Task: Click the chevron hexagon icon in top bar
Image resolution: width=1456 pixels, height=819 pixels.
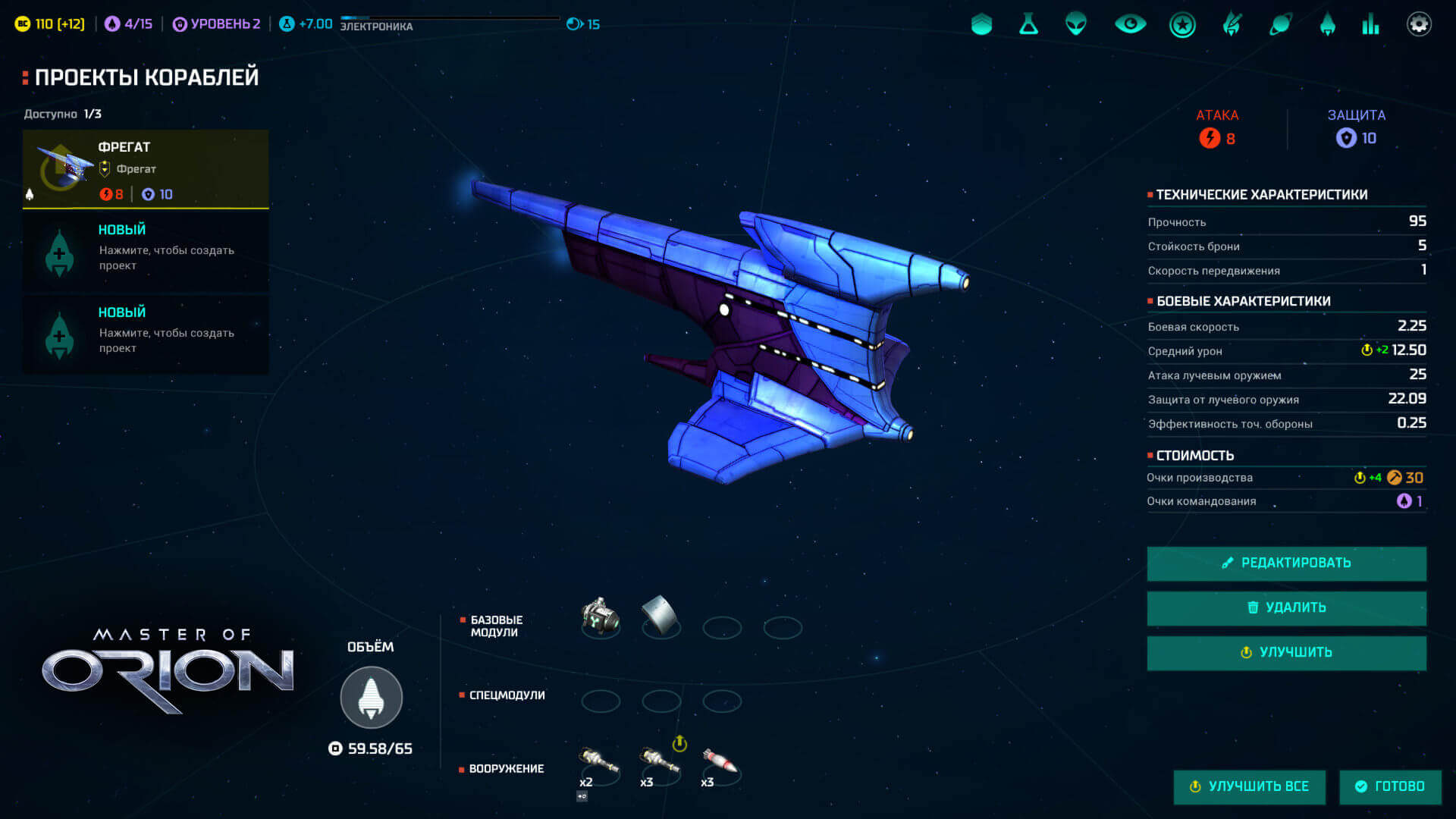Action: click(981, 24)
